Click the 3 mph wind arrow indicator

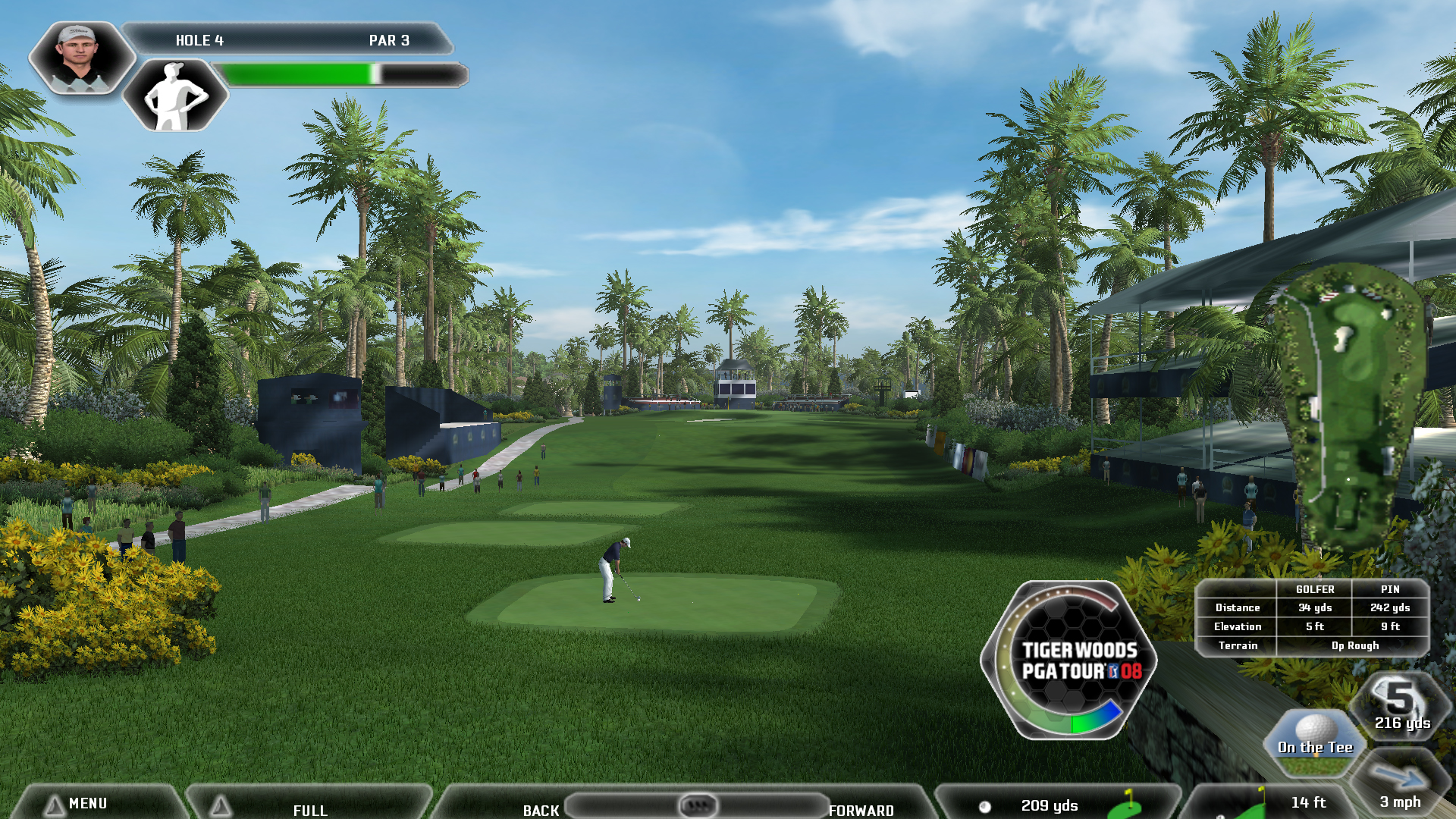[x=1400, y=785]
